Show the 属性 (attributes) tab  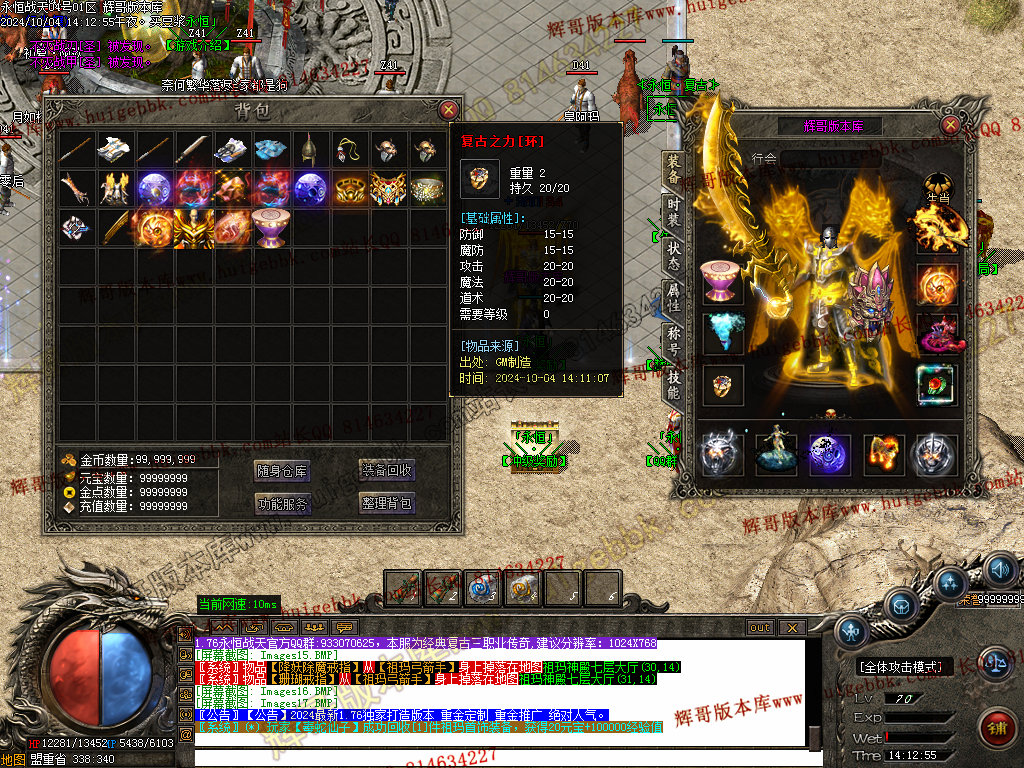click(x=674, y=298)
